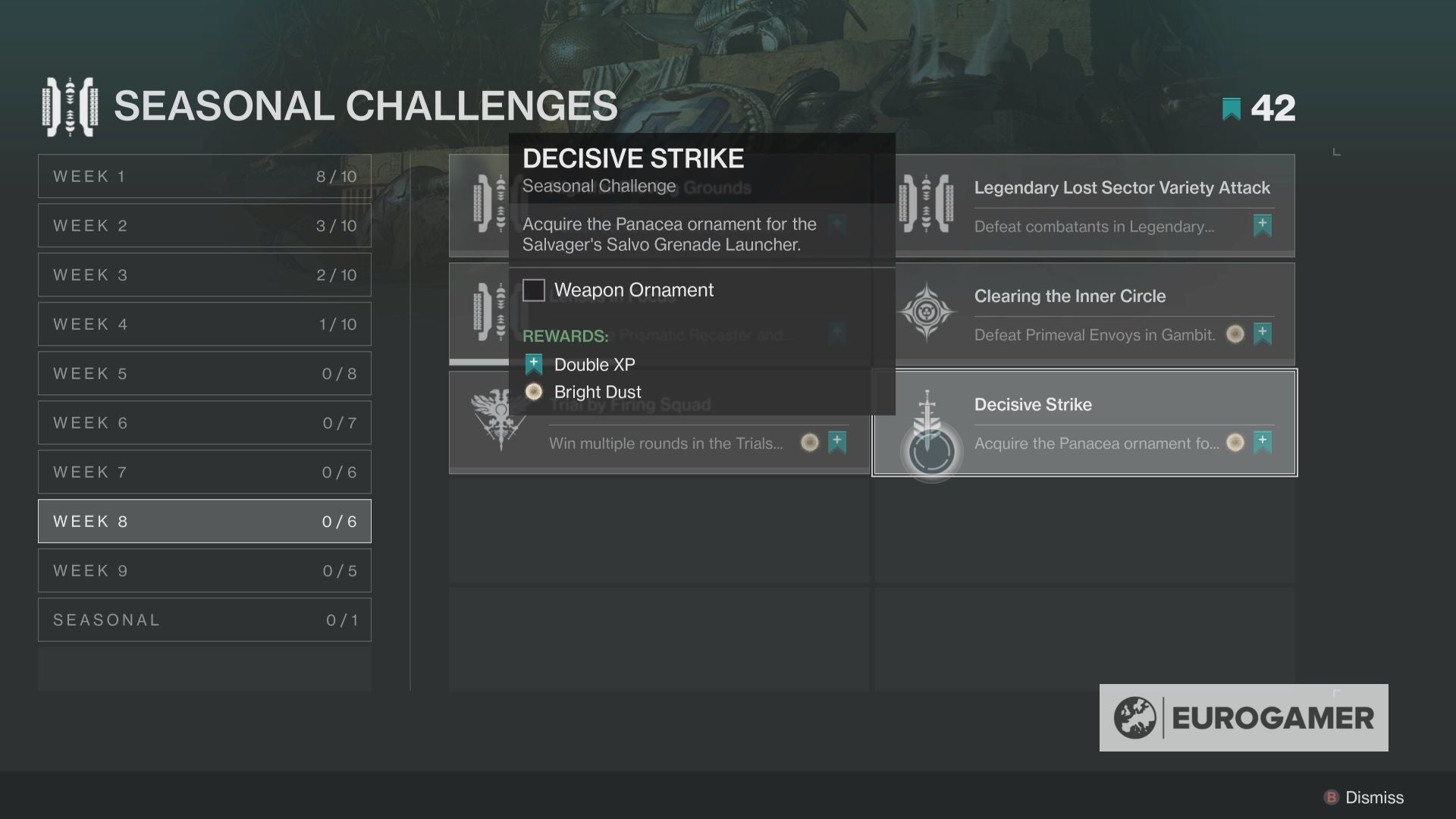Click the Dismiss button
Viewport: 1456px width, 819px height.
pyautogui.click(x=1361, y=798)
